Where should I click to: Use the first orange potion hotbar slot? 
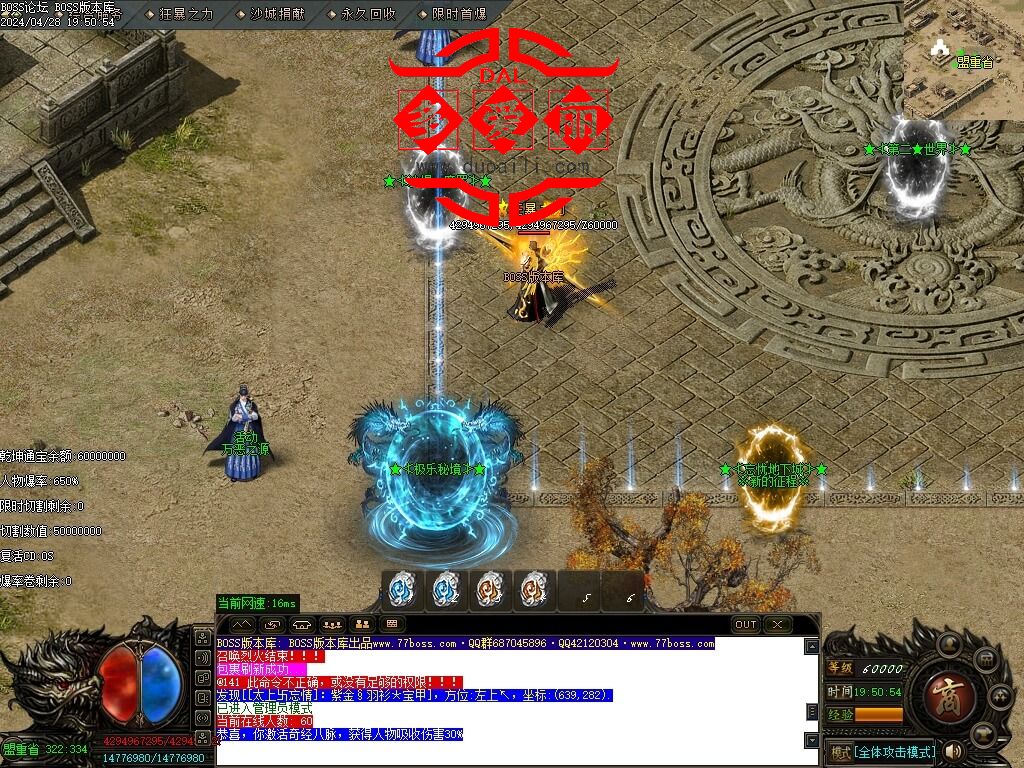pyautogui.click(x=489, y=590)
